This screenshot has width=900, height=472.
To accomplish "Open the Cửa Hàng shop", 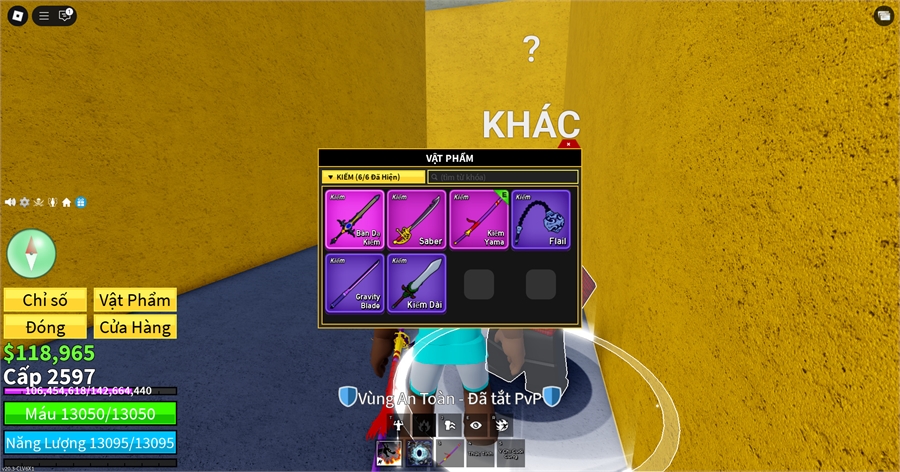I will (x=135, y=327).
